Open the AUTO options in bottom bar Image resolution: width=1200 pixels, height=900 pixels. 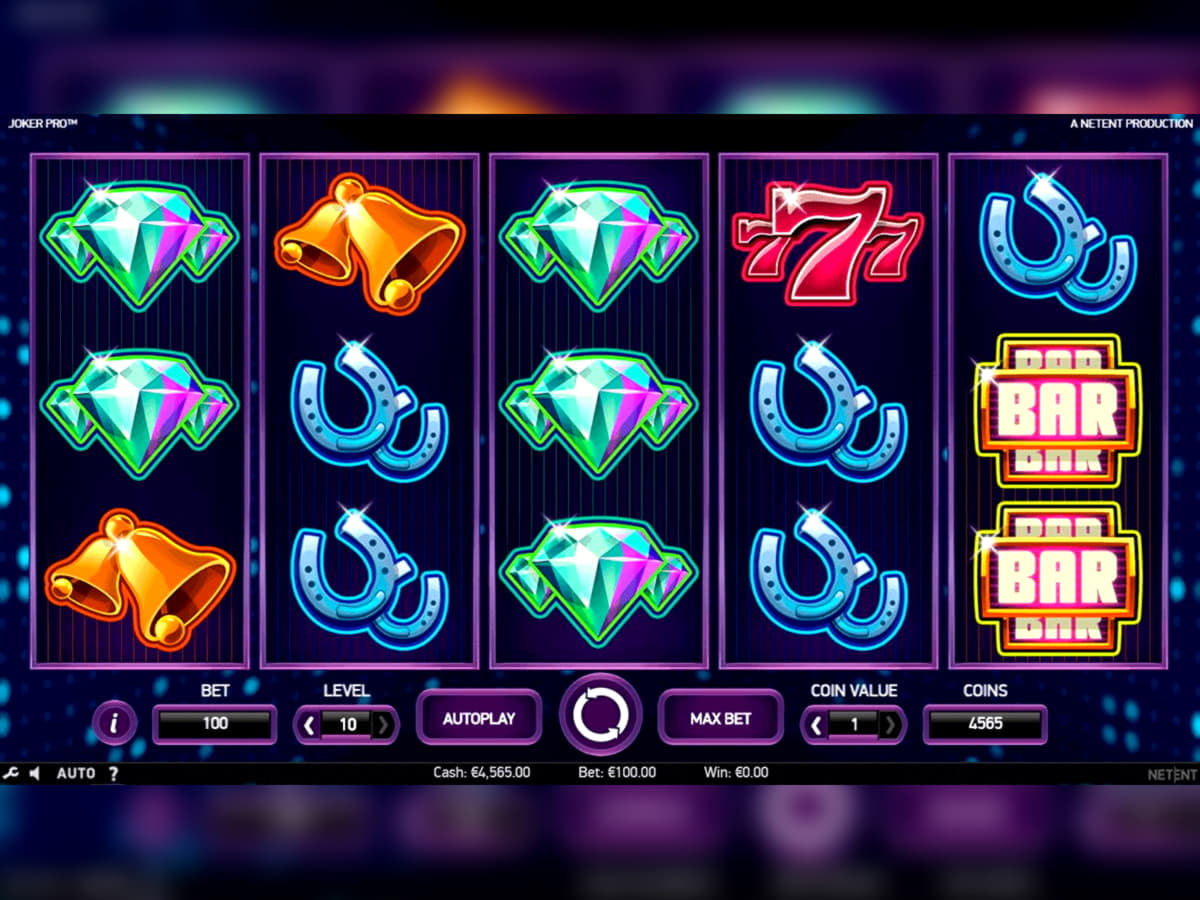[x=76, y=773]
